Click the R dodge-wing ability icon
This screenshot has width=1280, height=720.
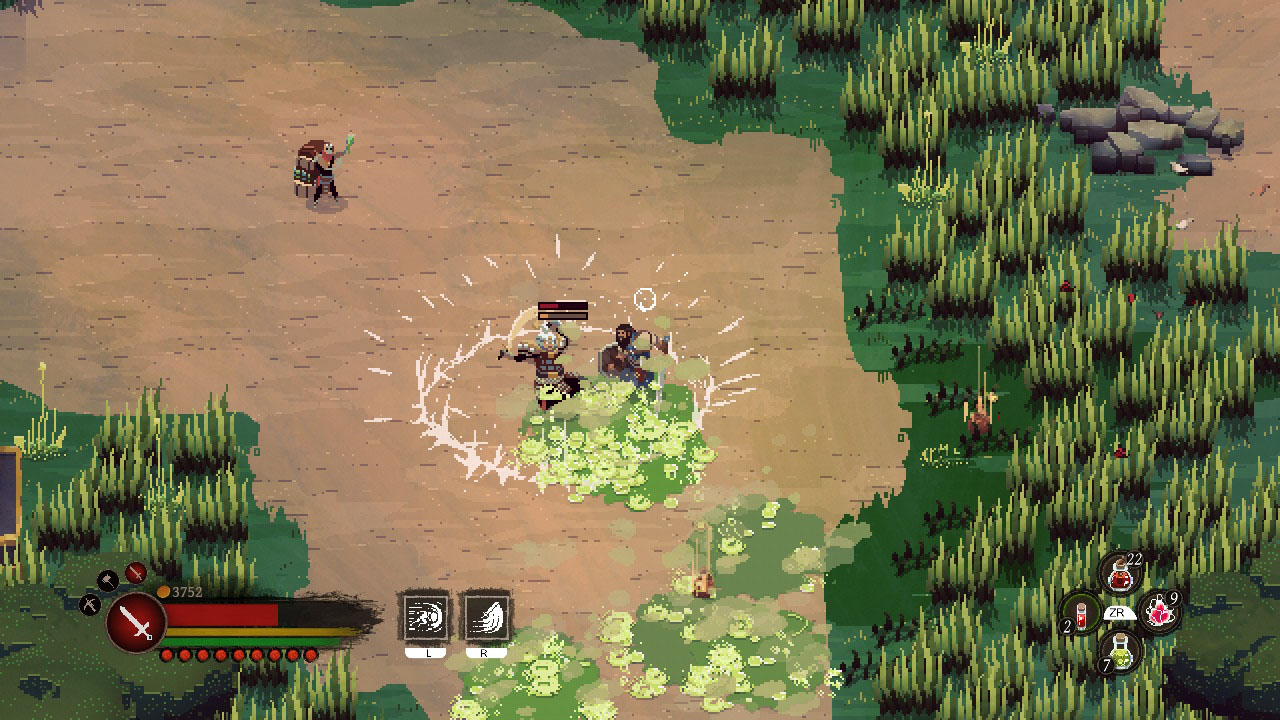[487, 616]
